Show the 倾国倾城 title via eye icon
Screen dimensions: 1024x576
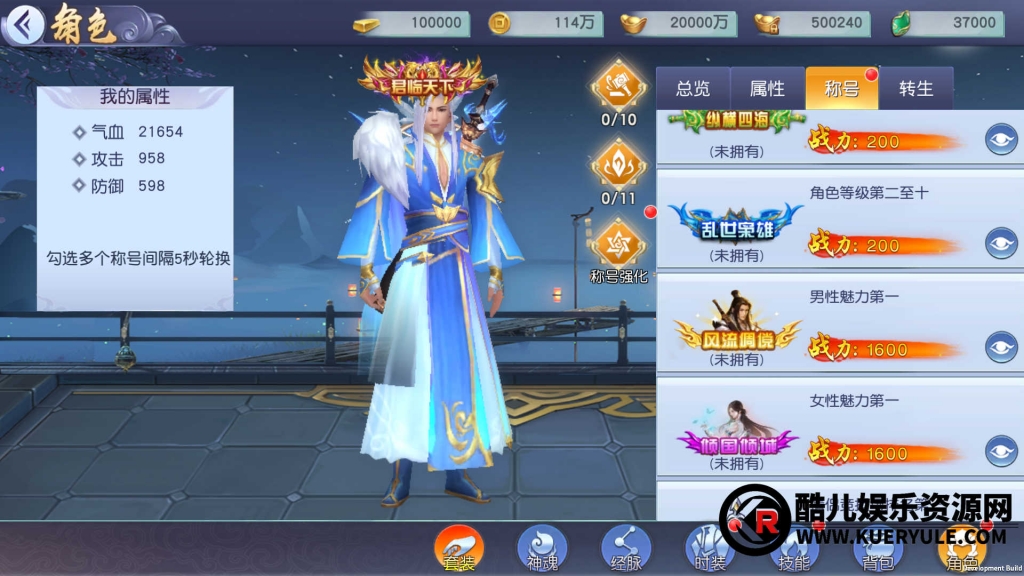[x=1001, y=451]
